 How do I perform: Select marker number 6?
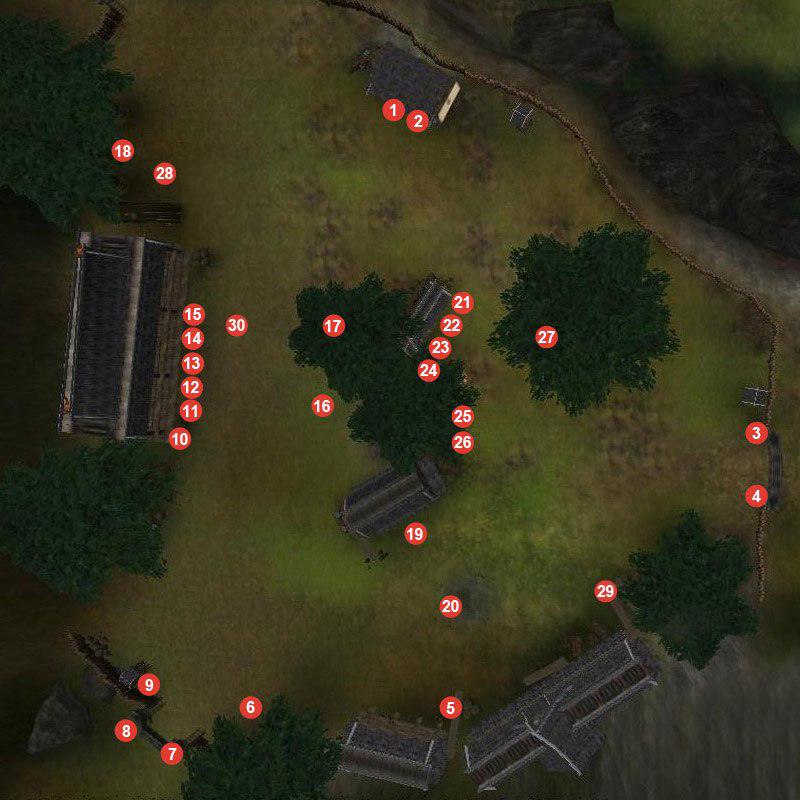(250, 708)
